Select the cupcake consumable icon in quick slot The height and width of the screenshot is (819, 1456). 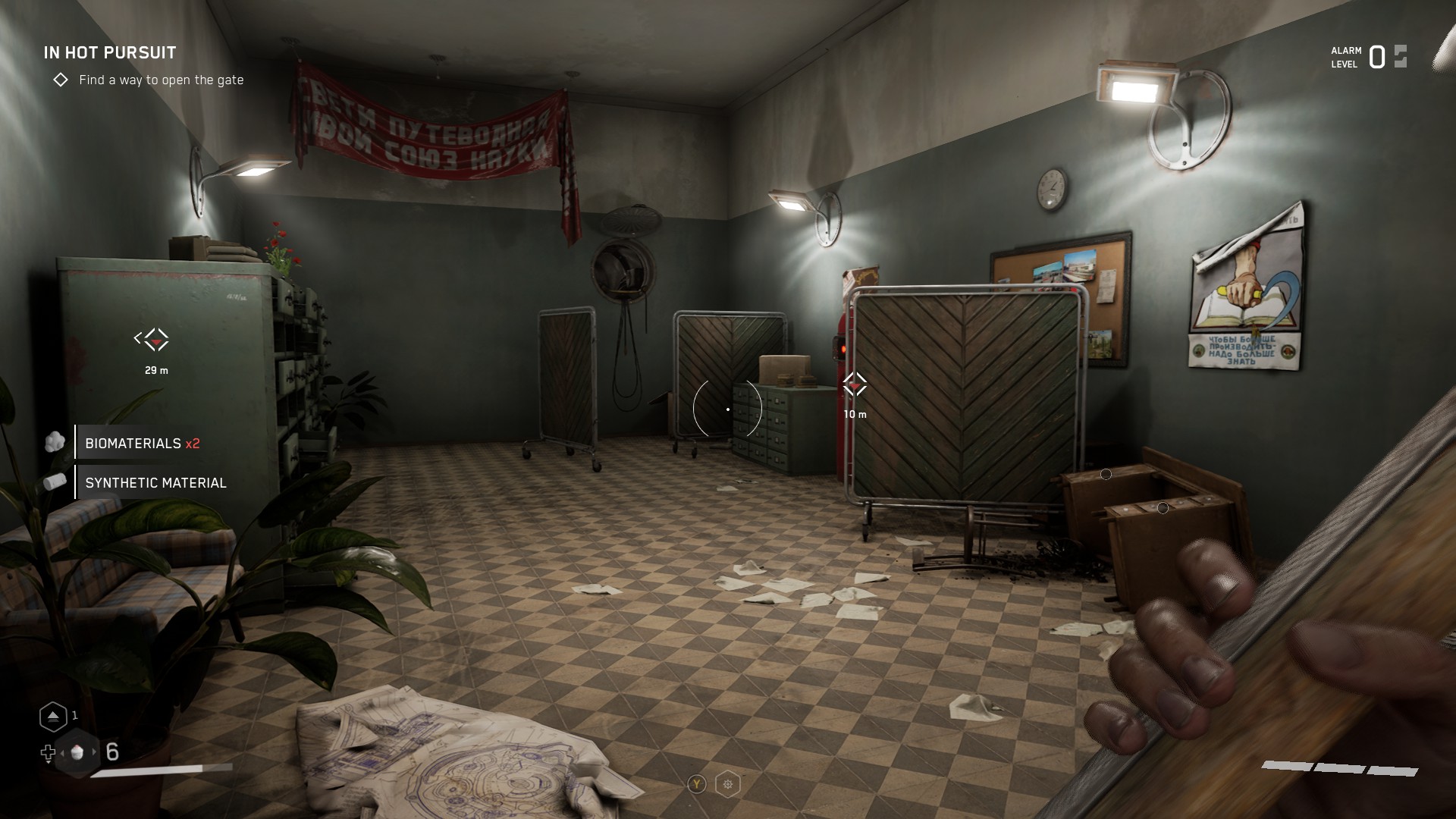pos(77,753)
